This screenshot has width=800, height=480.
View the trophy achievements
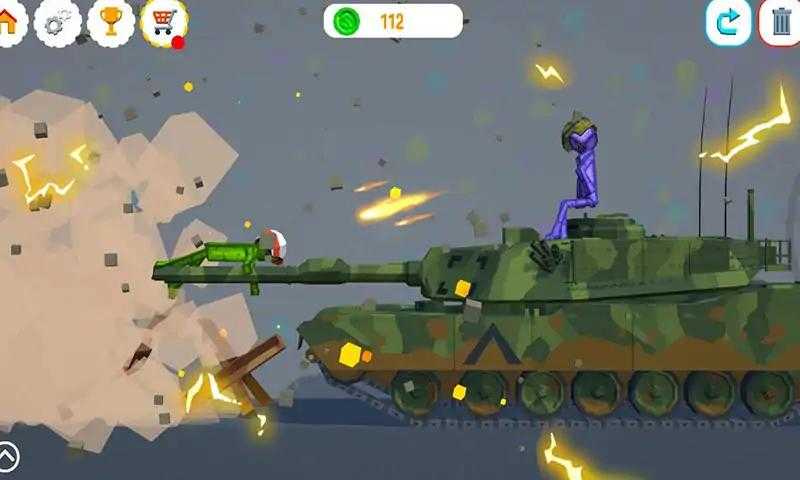point(111,22)
